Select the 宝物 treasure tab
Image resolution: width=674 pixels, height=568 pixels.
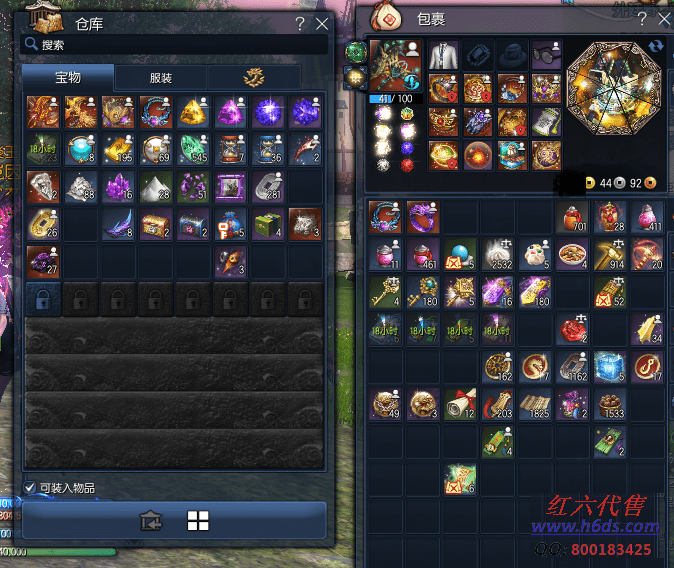tap(68, 77)
